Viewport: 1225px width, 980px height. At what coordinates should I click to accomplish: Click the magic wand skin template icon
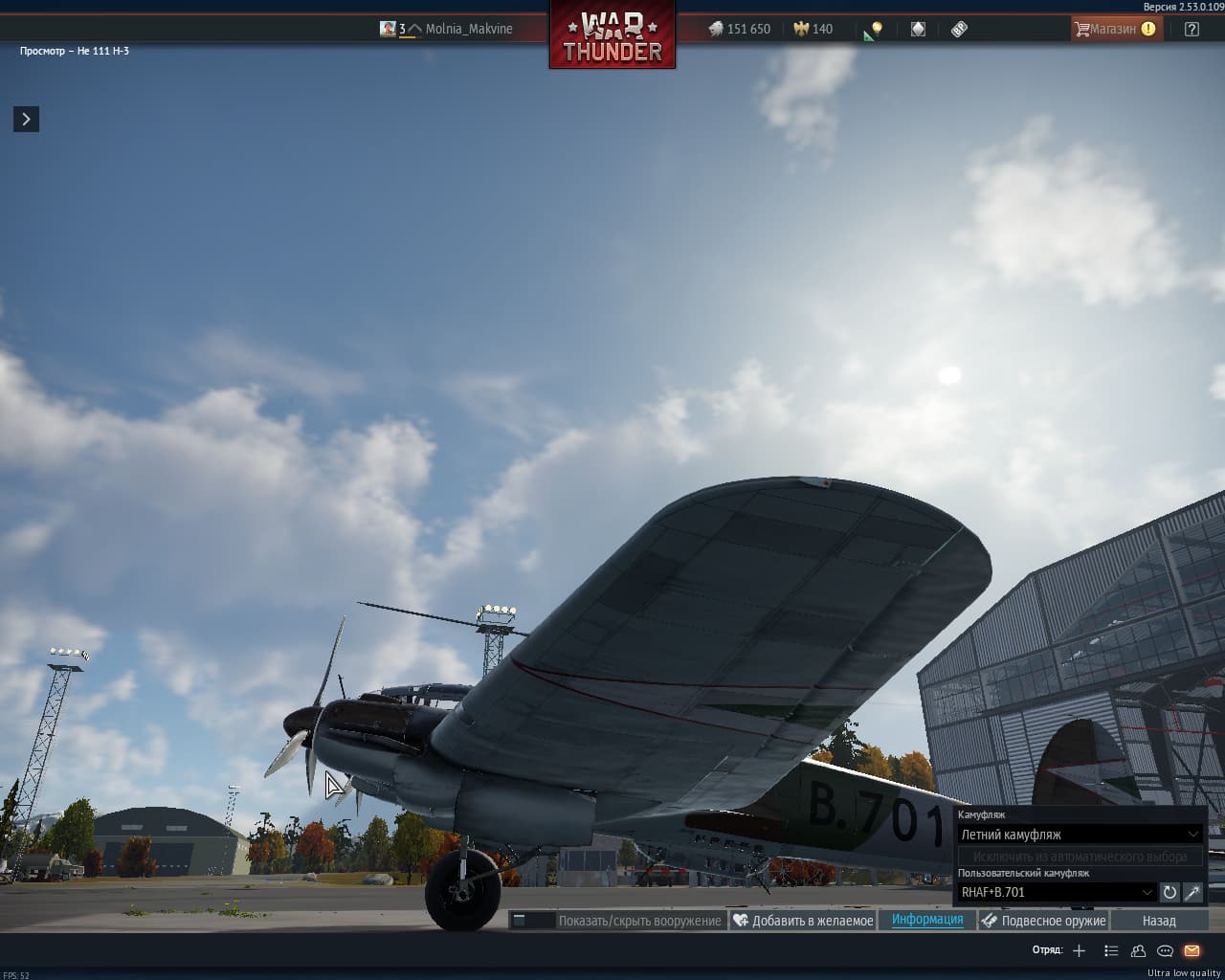pyautogui.click(x=1192, y=892)
